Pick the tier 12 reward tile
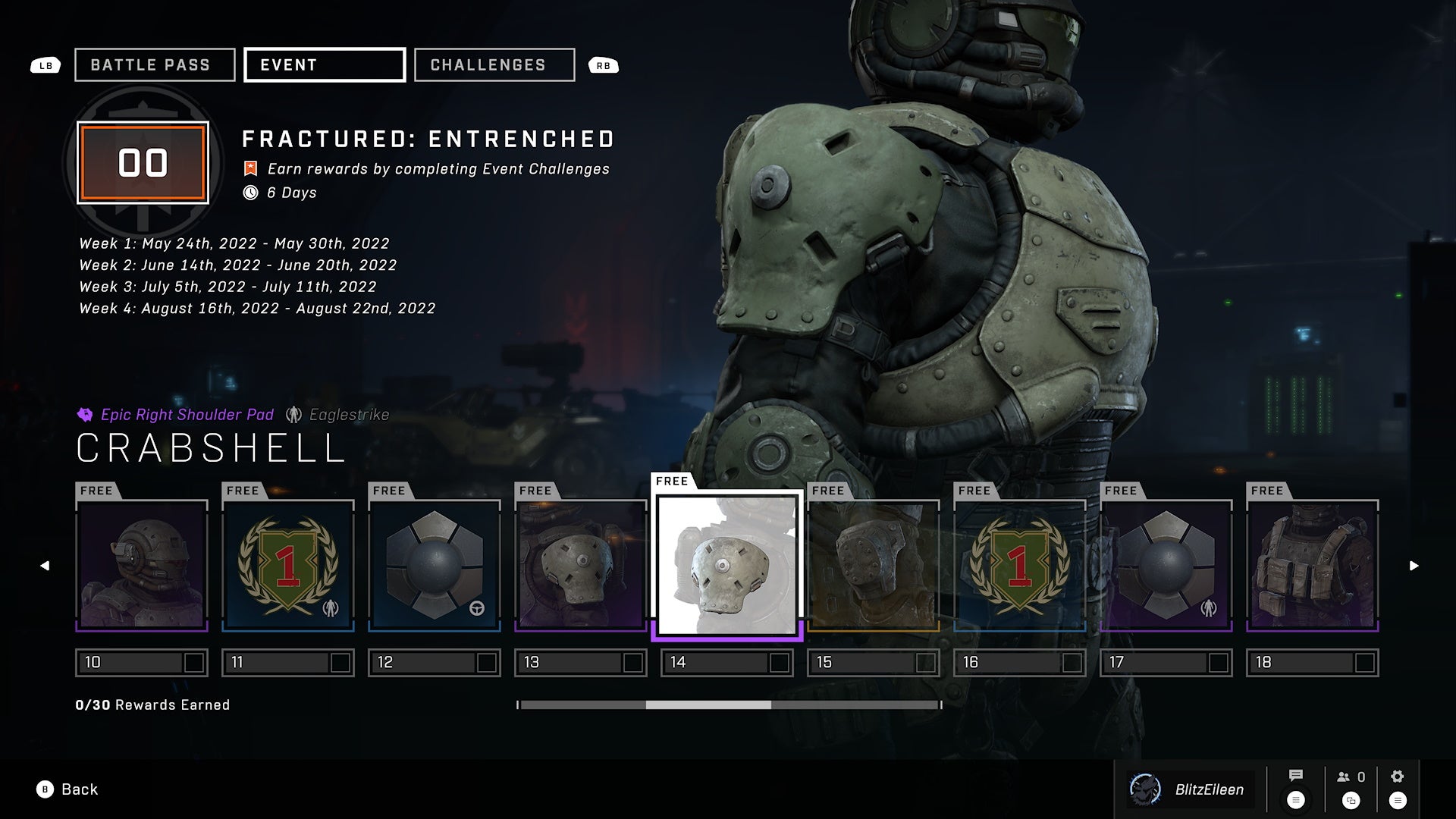The height and width of the screenshot is (819, 1456). pos(435,566)
